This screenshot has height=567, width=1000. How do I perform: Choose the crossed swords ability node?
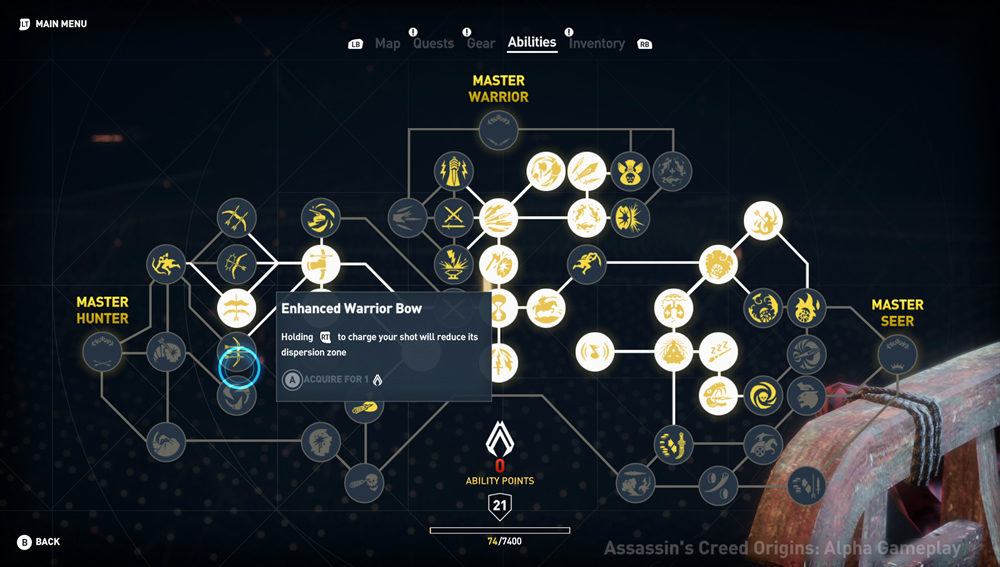[x=453, y=216]
